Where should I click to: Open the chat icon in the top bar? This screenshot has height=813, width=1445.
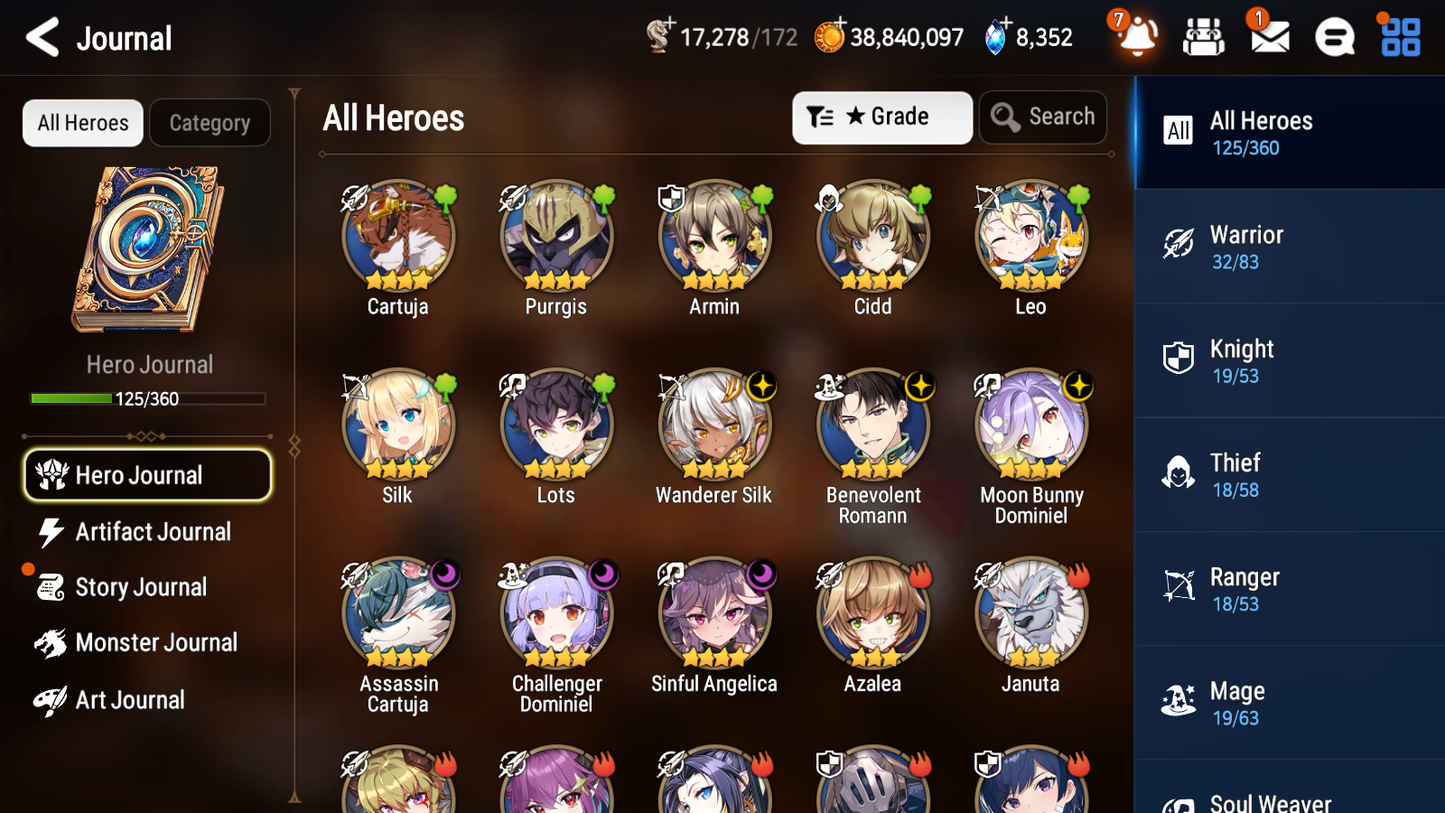point(1334,36)
